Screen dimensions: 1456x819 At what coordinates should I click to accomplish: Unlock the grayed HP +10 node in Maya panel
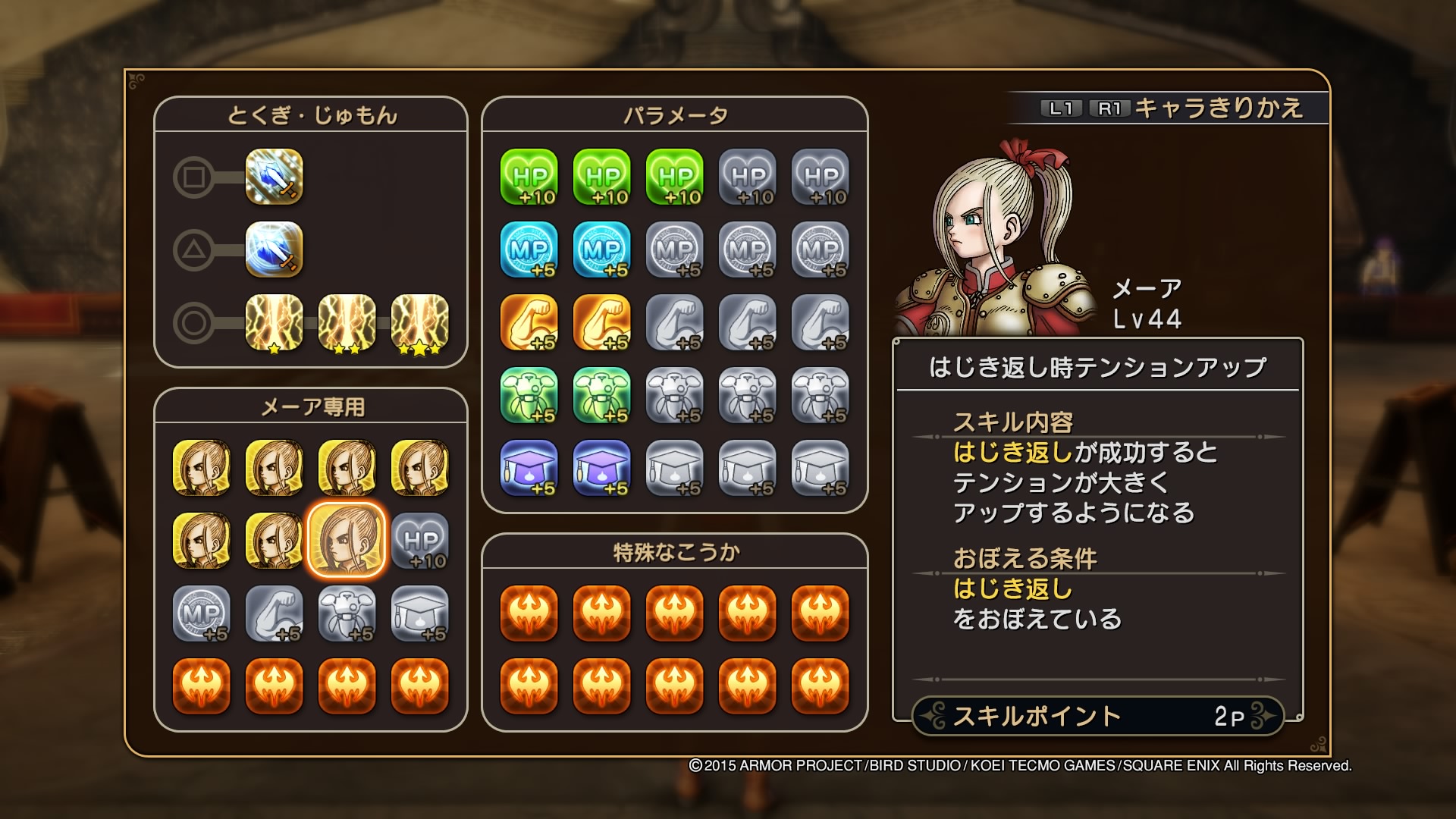click(x=420, y=541)
